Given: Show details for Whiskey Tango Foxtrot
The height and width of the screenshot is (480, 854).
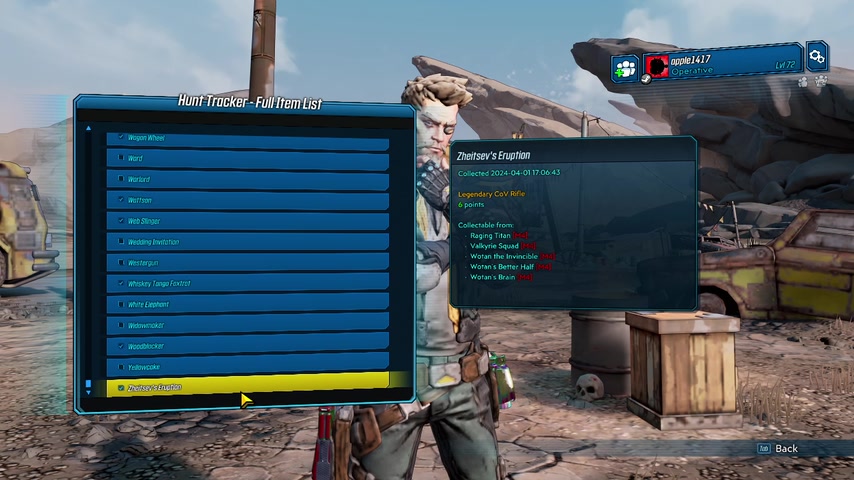Looking at the screenshot, I should [x=247, y=284].
